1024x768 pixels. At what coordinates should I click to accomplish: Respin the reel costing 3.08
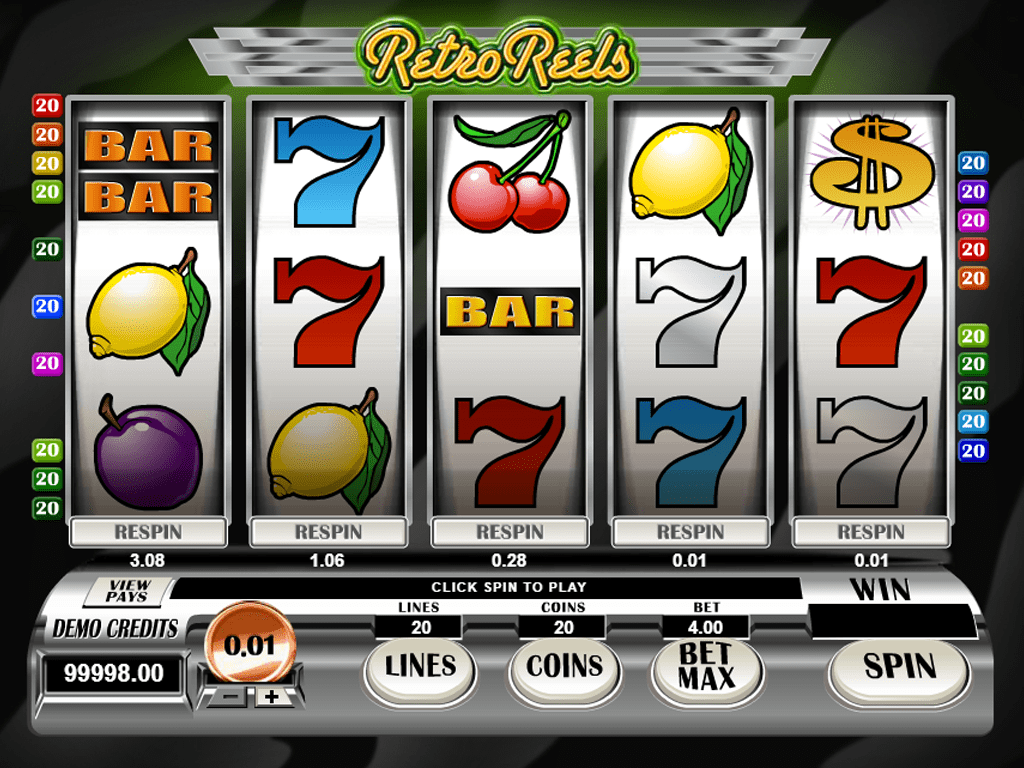pos(147,532)
